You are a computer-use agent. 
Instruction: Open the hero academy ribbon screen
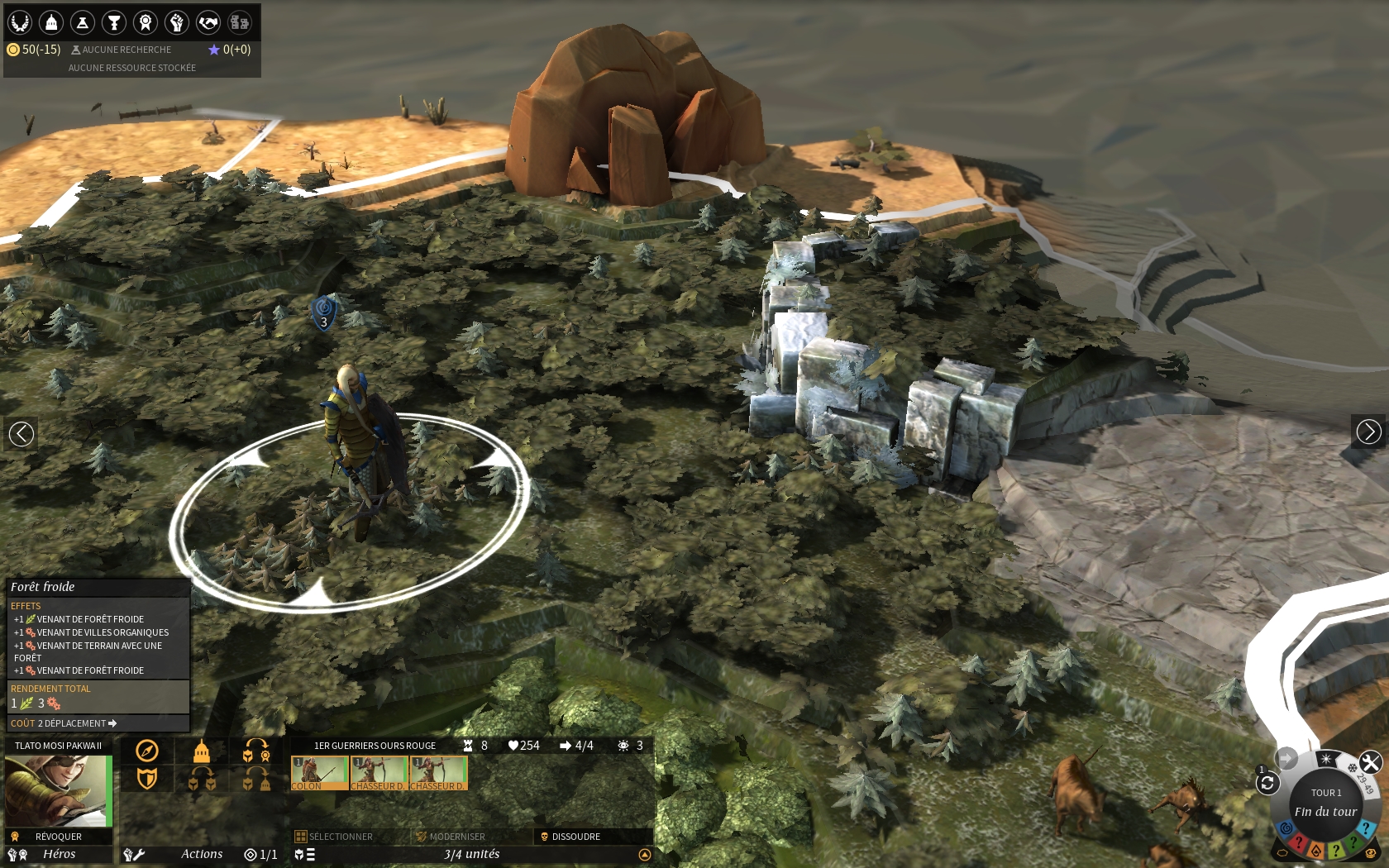pos(146,22)
